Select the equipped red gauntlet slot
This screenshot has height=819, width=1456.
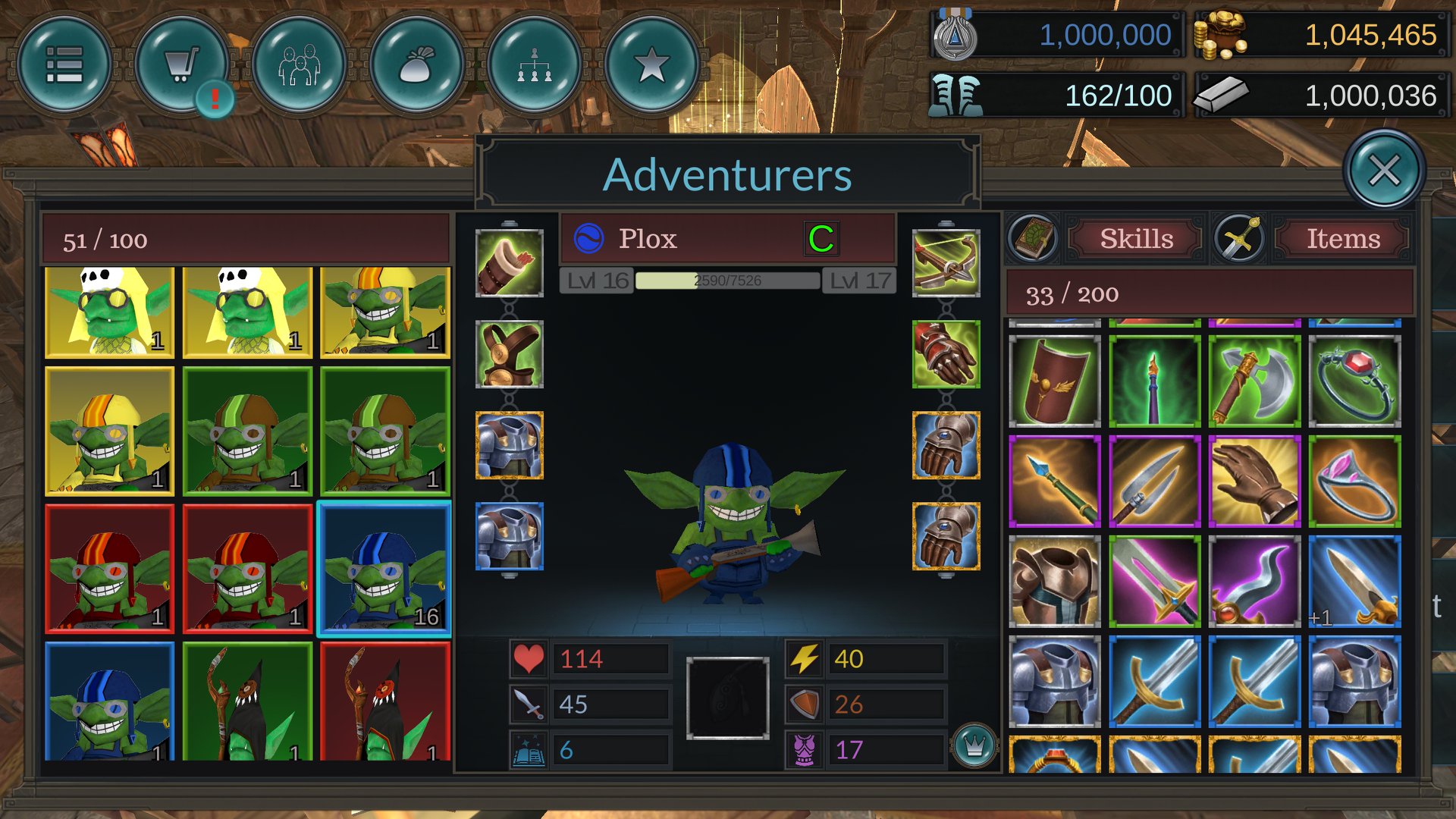point(946,354)
